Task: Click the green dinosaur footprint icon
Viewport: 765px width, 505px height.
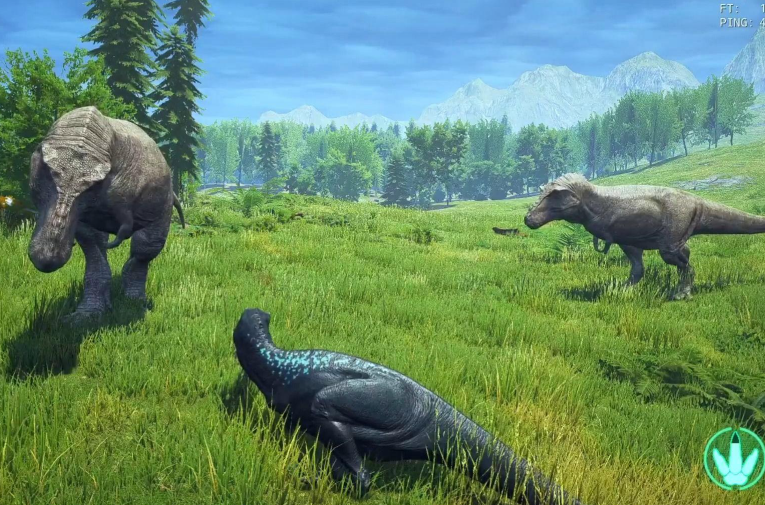Action: [x=735, y=459]
